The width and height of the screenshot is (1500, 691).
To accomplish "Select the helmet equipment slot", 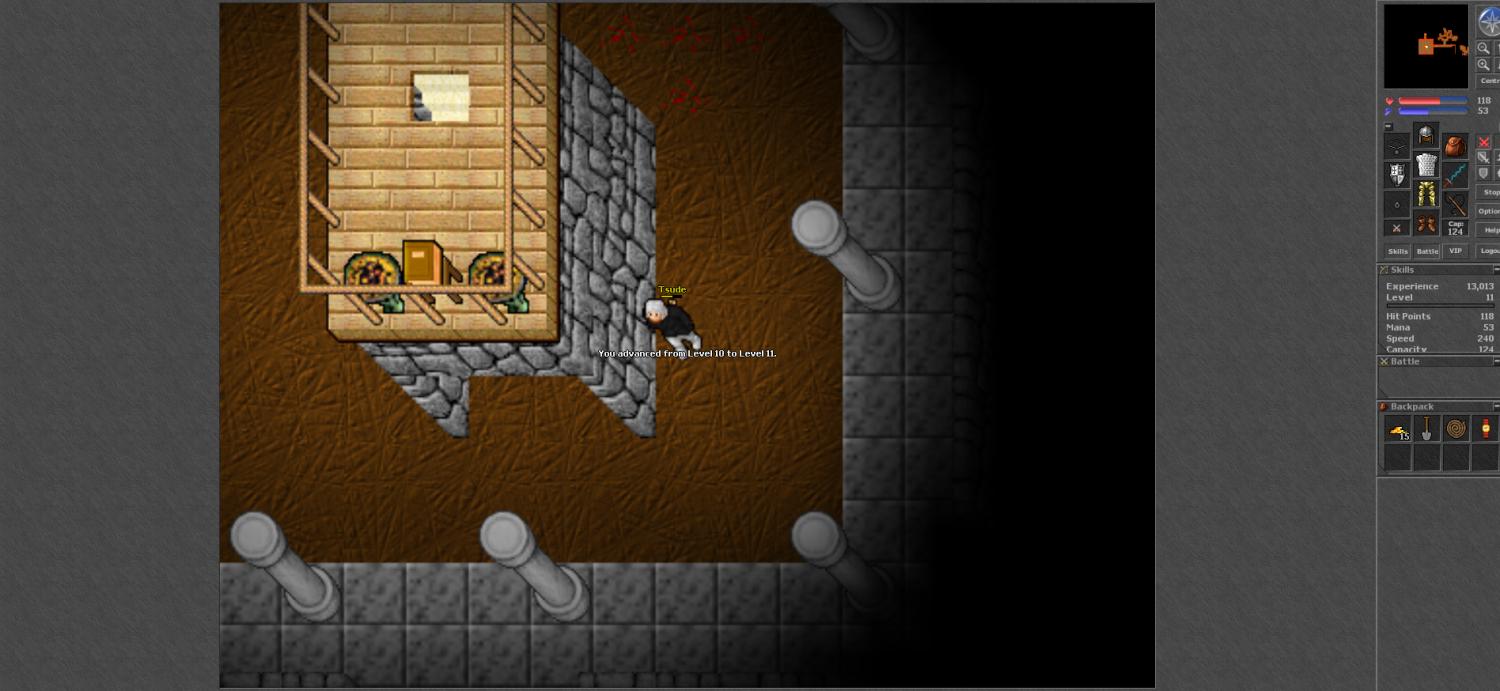I will point(1426,136).
